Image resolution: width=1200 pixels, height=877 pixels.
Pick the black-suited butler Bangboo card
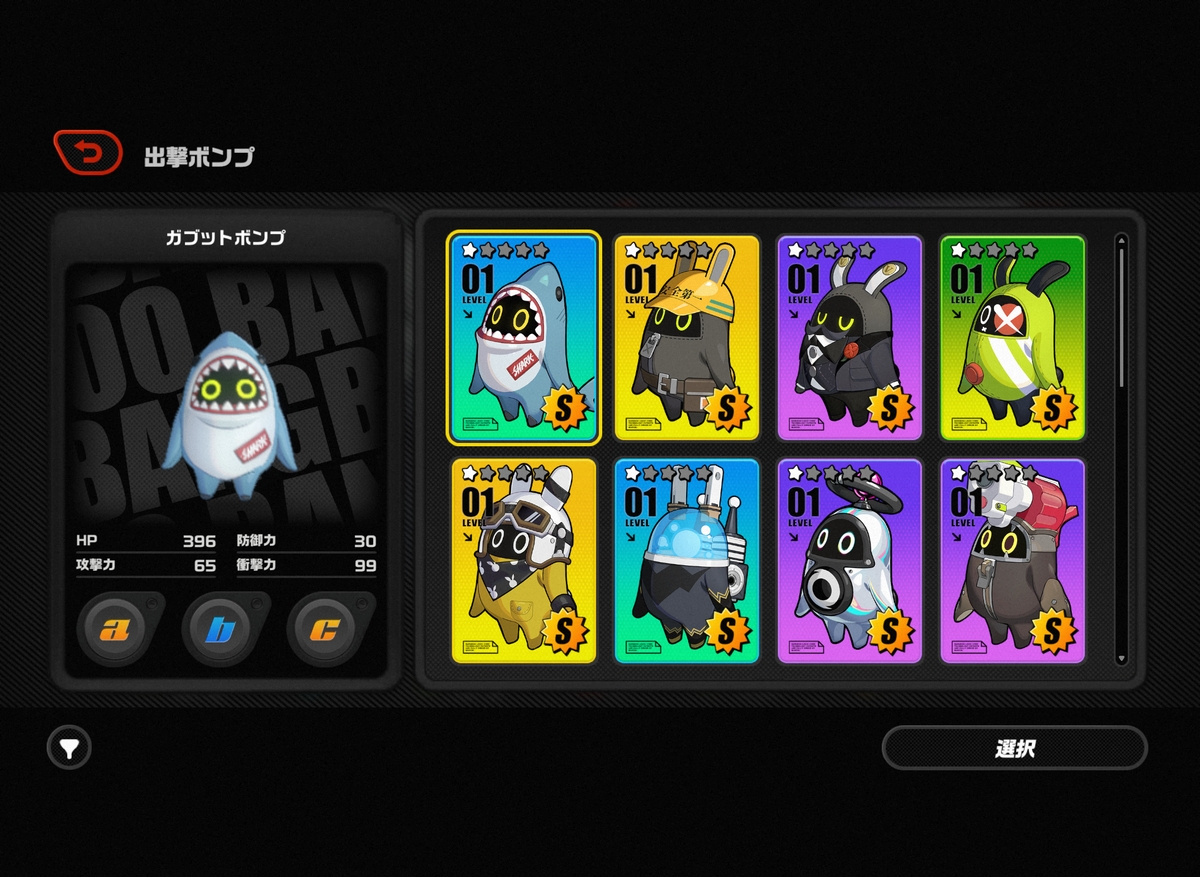[850, 338]
